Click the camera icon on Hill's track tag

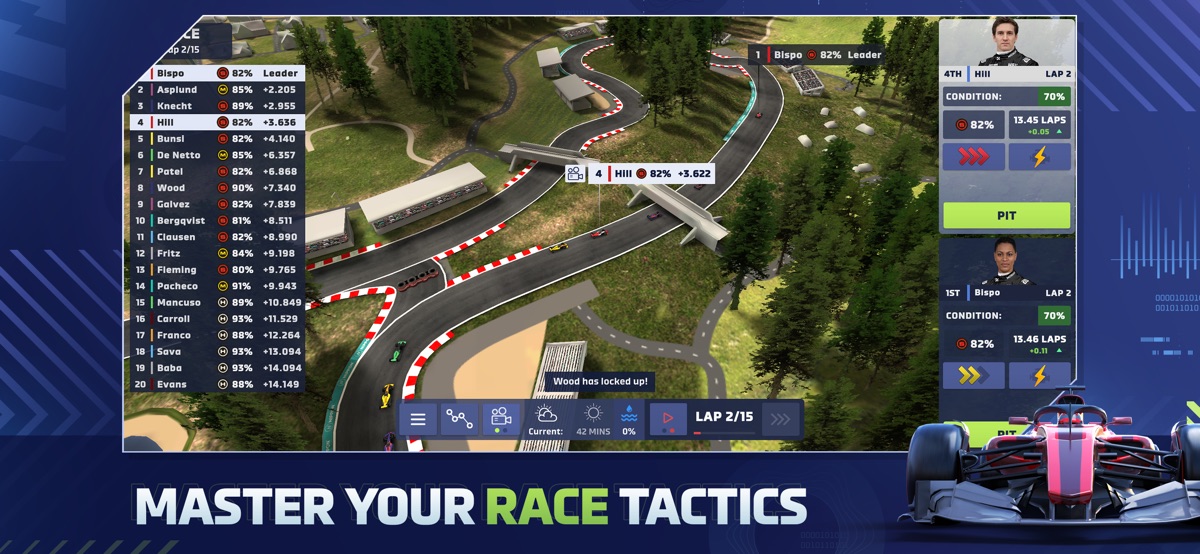pos(575,174)
